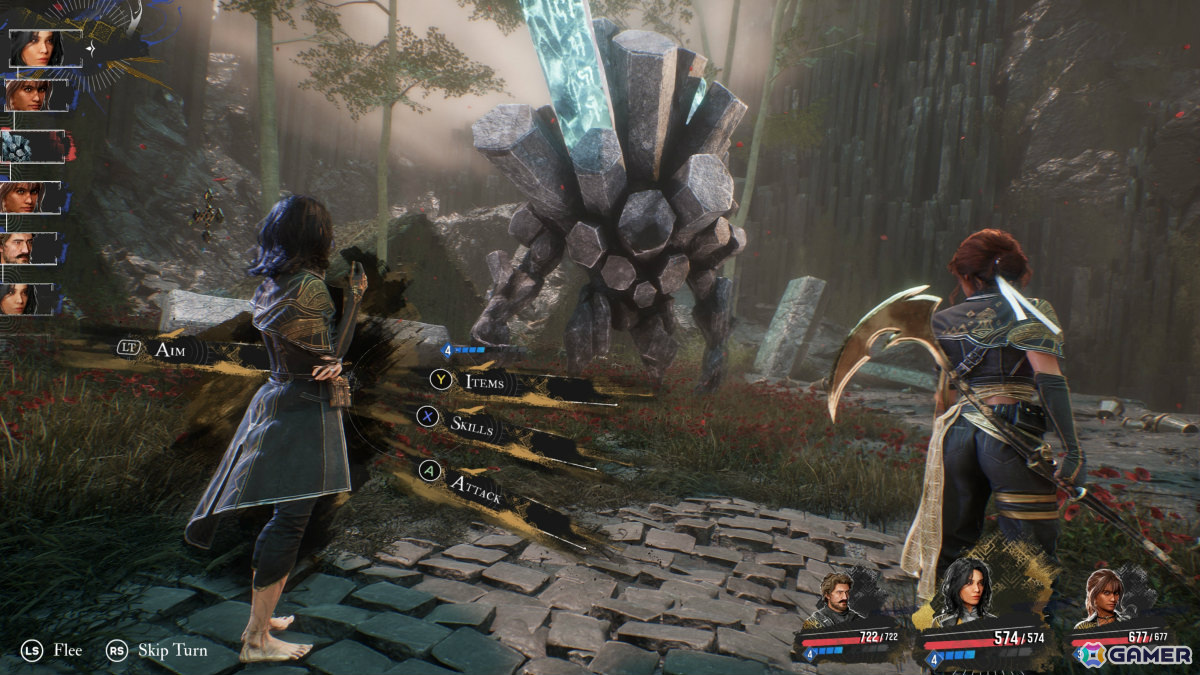Open the Items menu

coord(485,381)
